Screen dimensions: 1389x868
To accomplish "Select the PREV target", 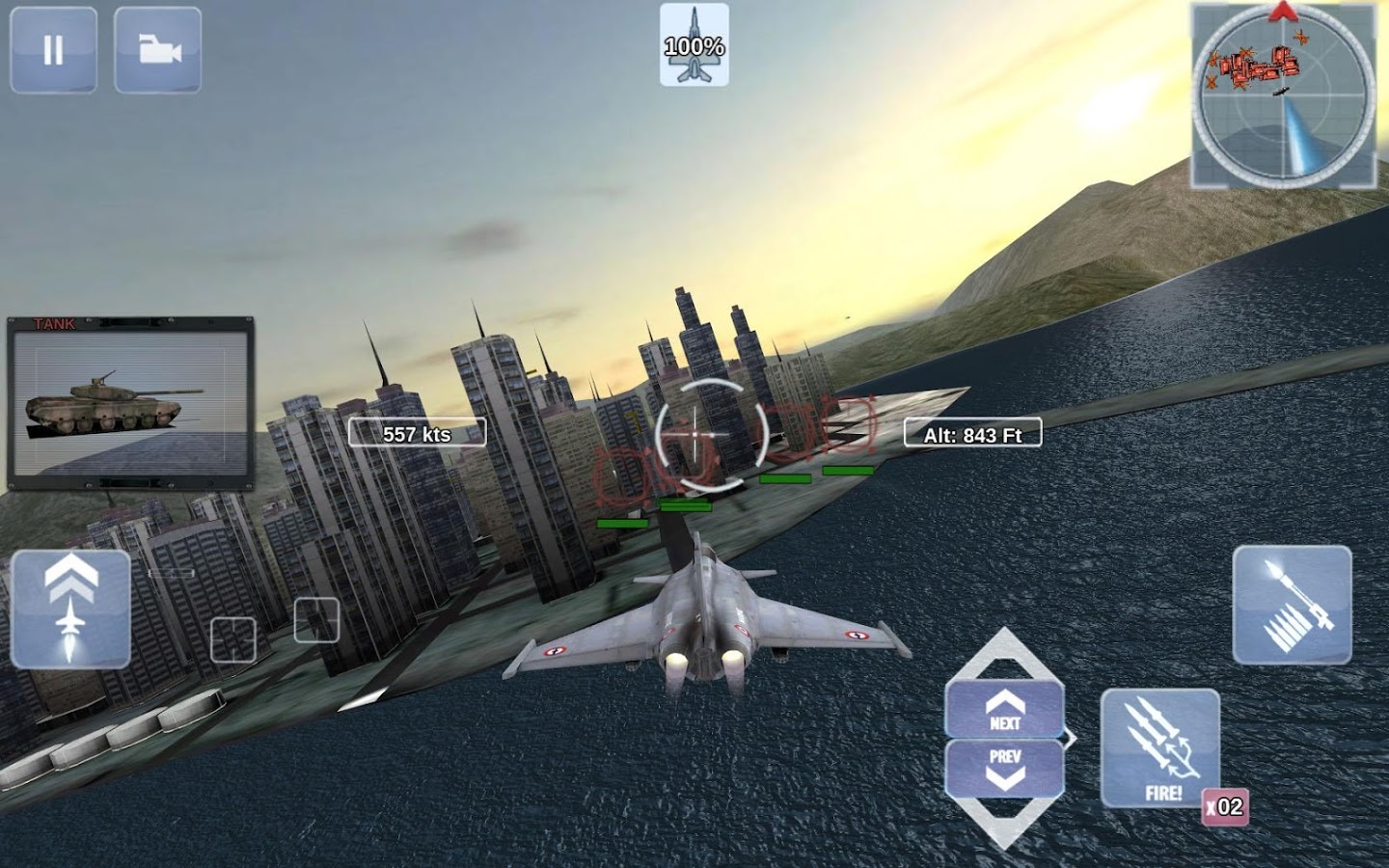I will coord(1004,767).
